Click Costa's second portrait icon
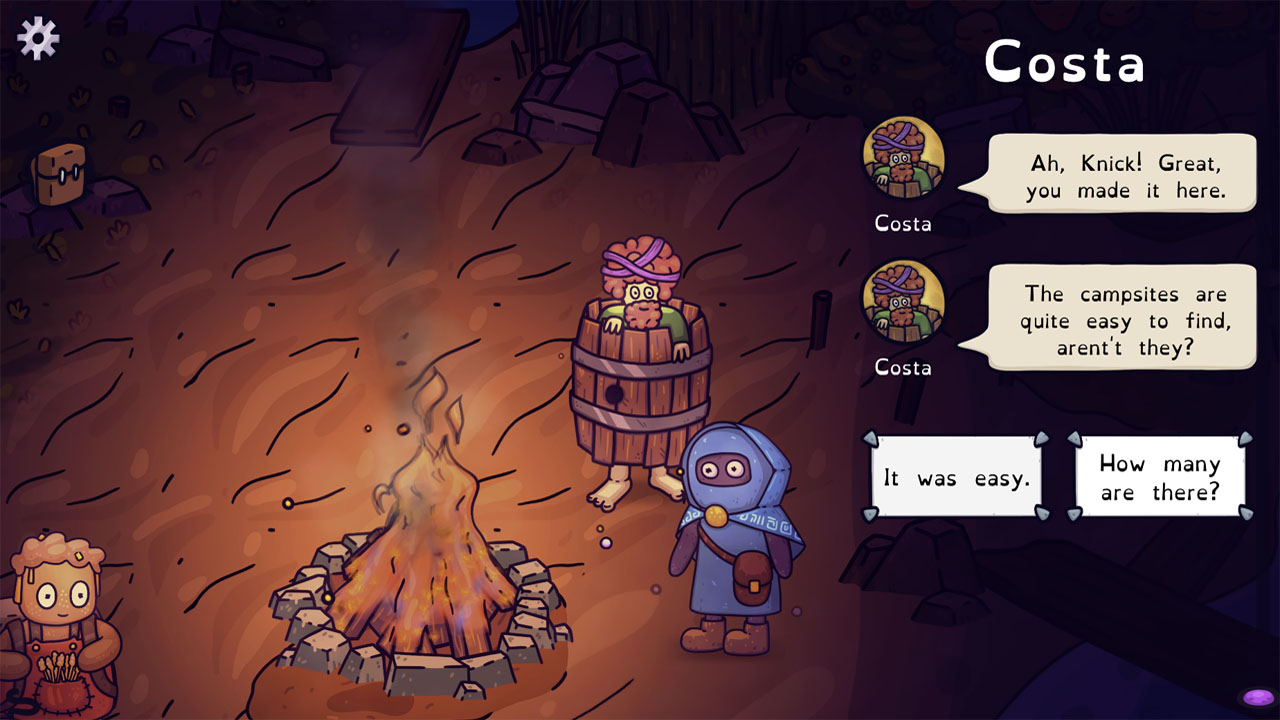Viewport: 1280px width, 720px height. pyautogui.click(x=903, y=303)
